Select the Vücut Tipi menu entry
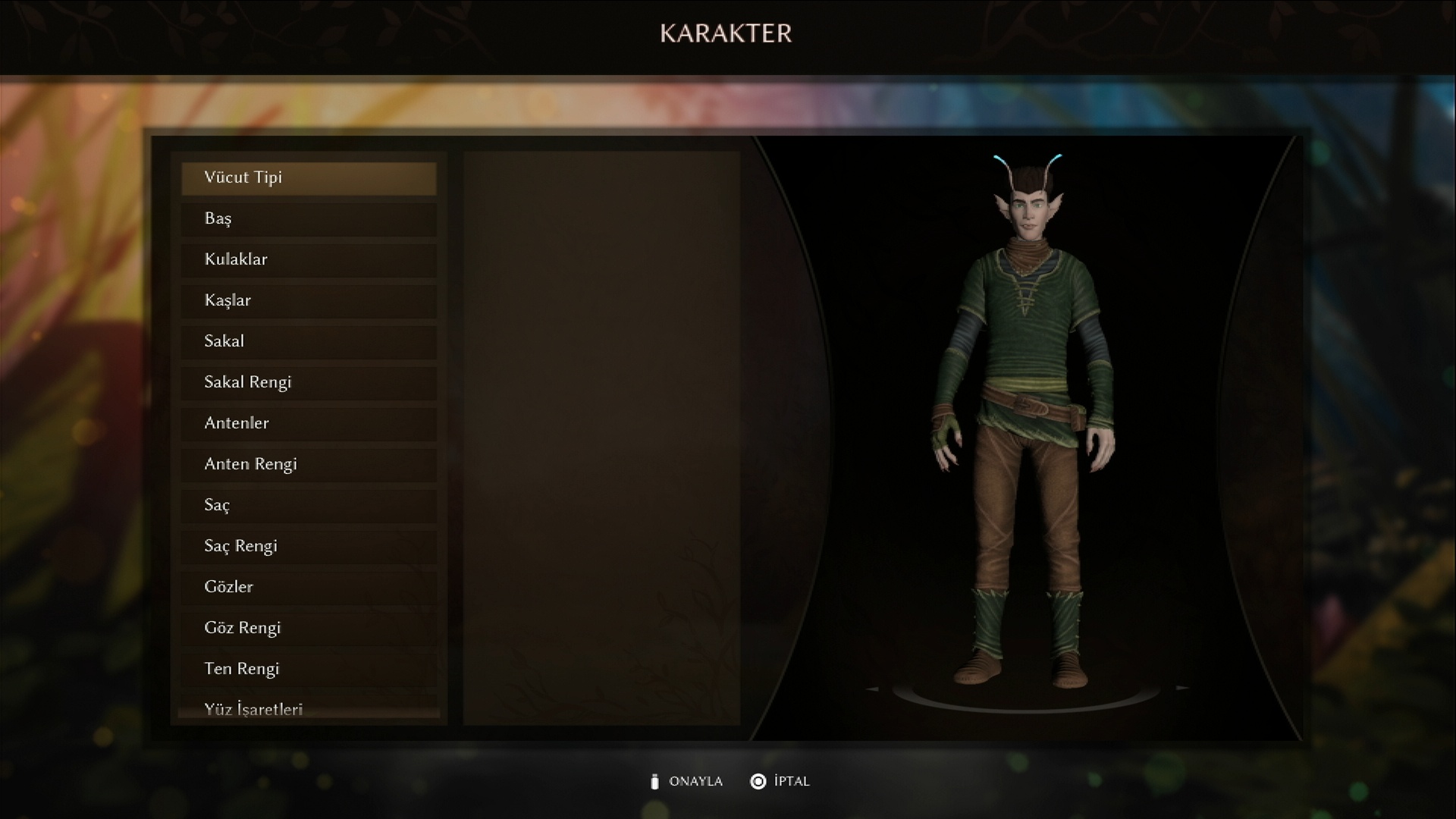Viewport: 1456px width, 819px height. 309,177
